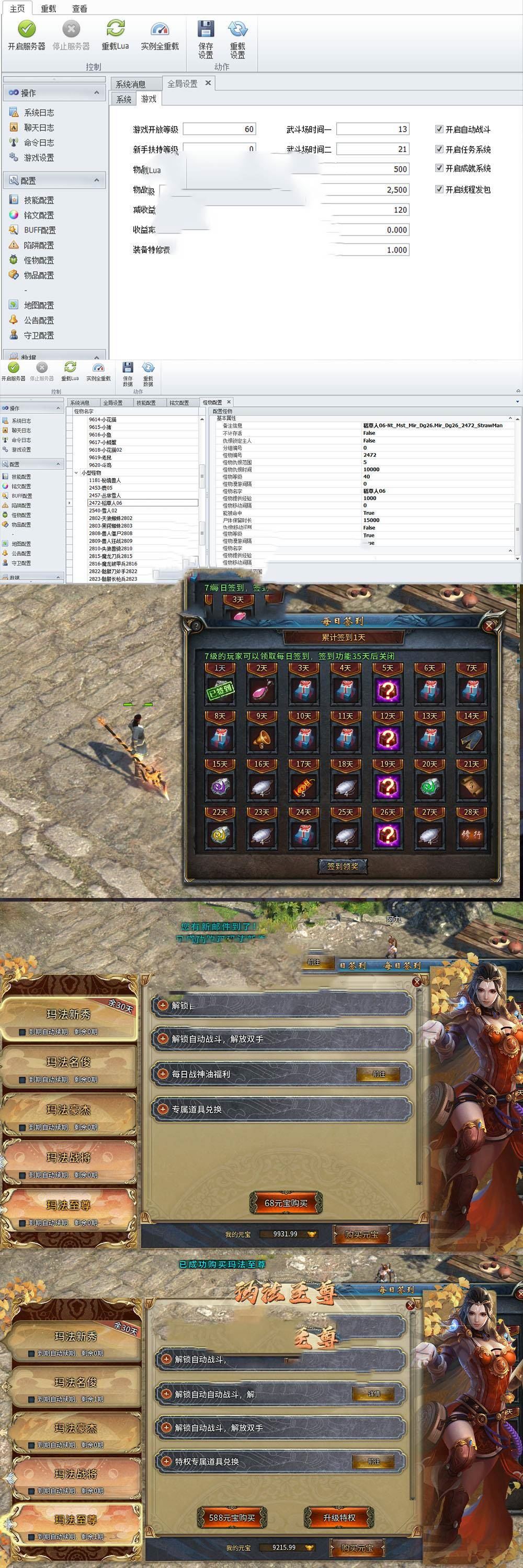This screenshot has height=1568, width=523.
Task: Expand the 每日战神油福利 row
Action: point(163,1074)
